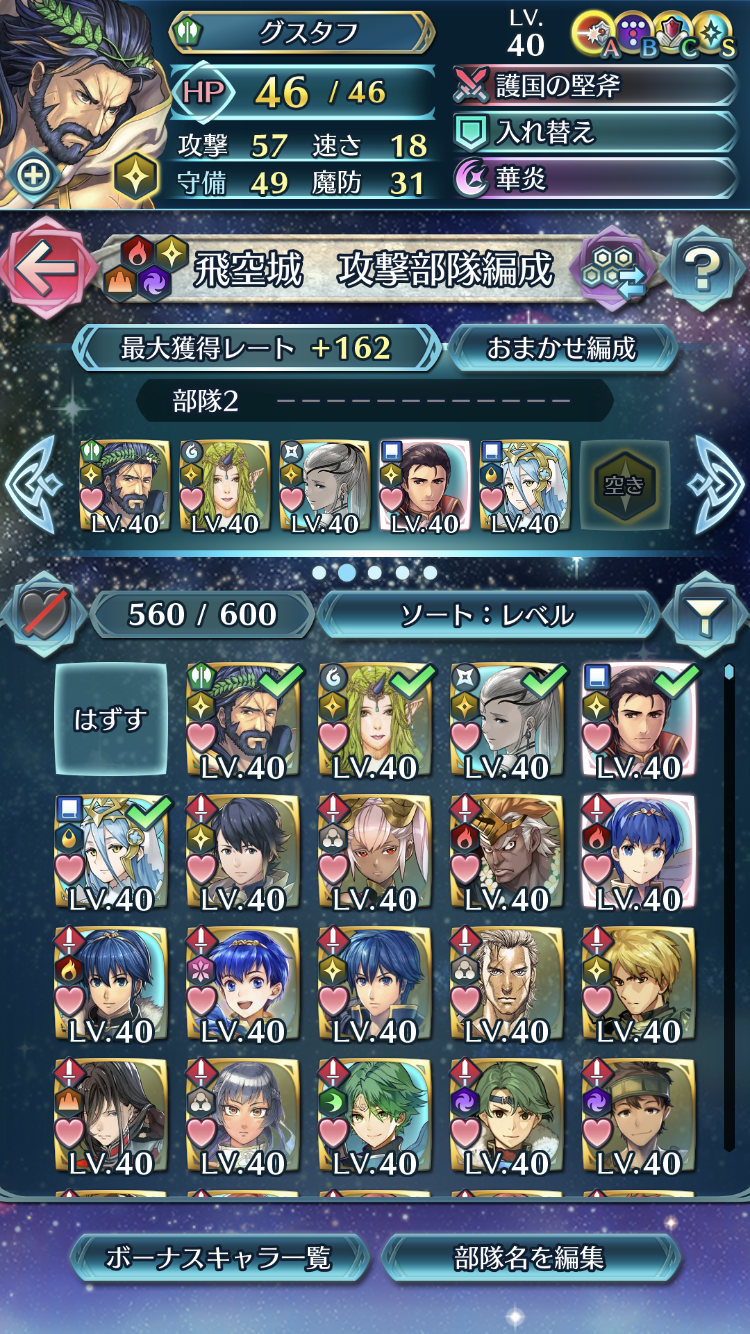Go back with the red arrow button

pos(45,267)
